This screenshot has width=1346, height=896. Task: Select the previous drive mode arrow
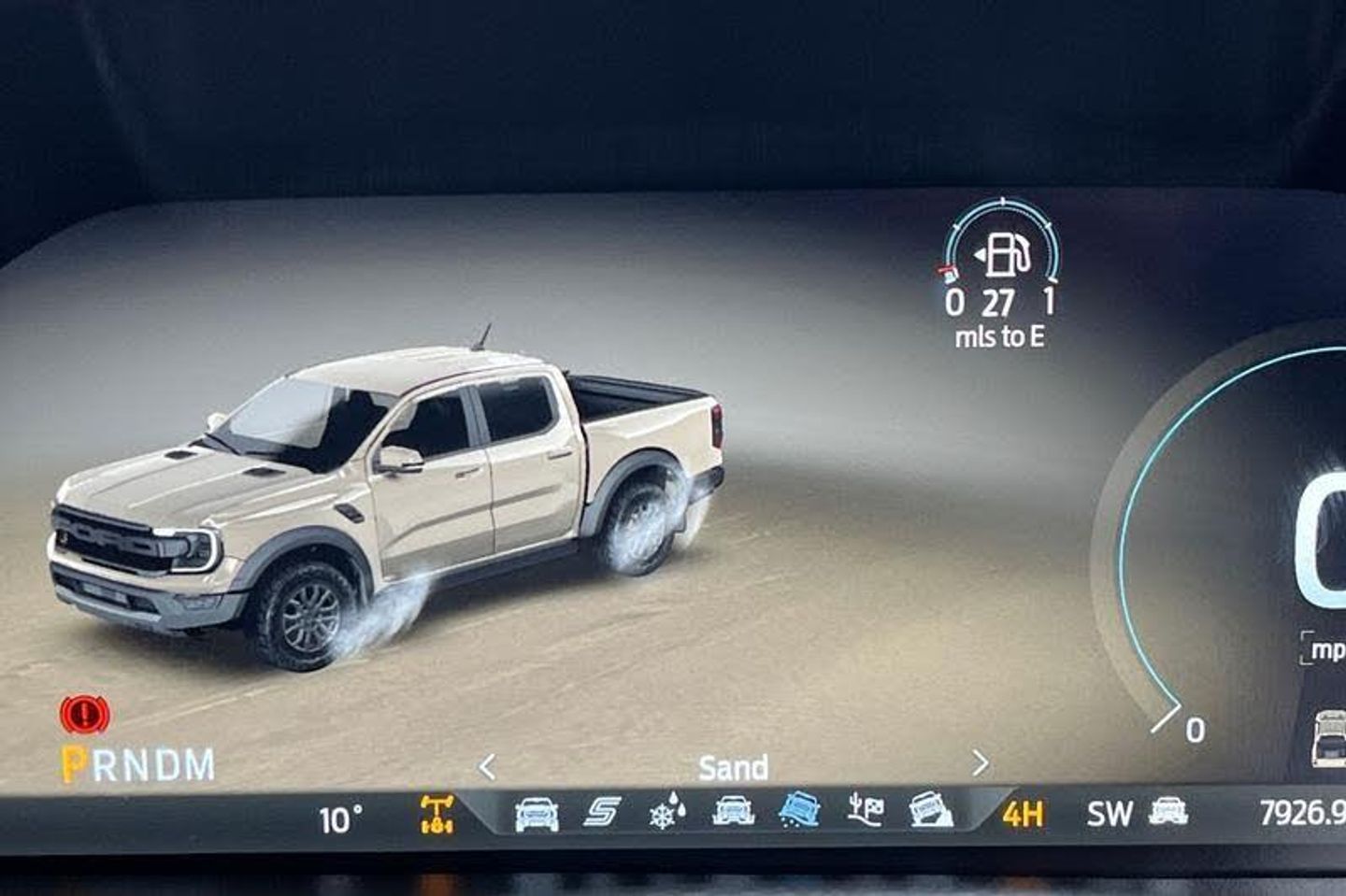click(x=487, y=767)
